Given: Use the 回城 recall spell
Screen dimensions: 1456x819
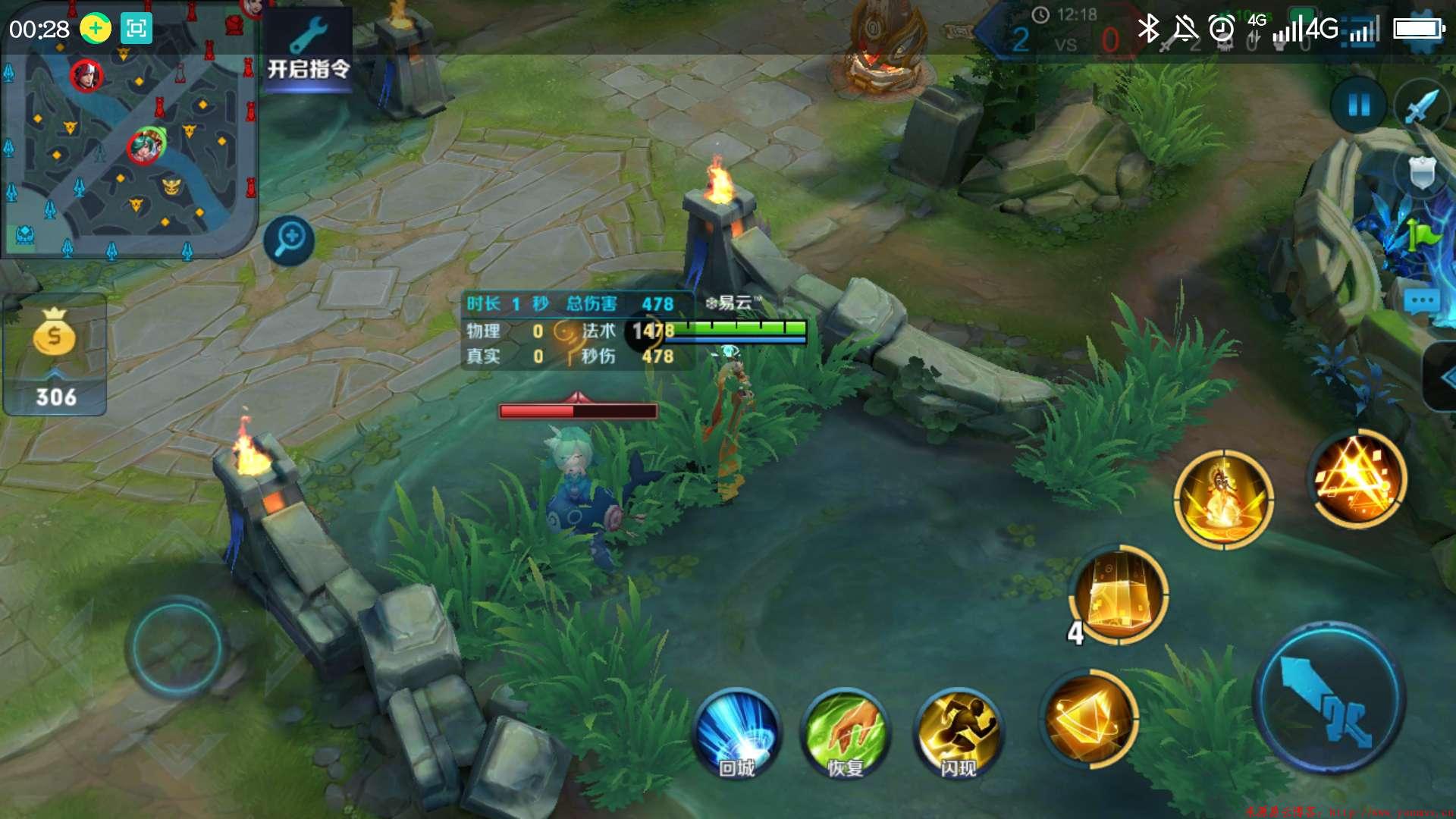Looking at the screenshot, I should [x=736, y=733].
